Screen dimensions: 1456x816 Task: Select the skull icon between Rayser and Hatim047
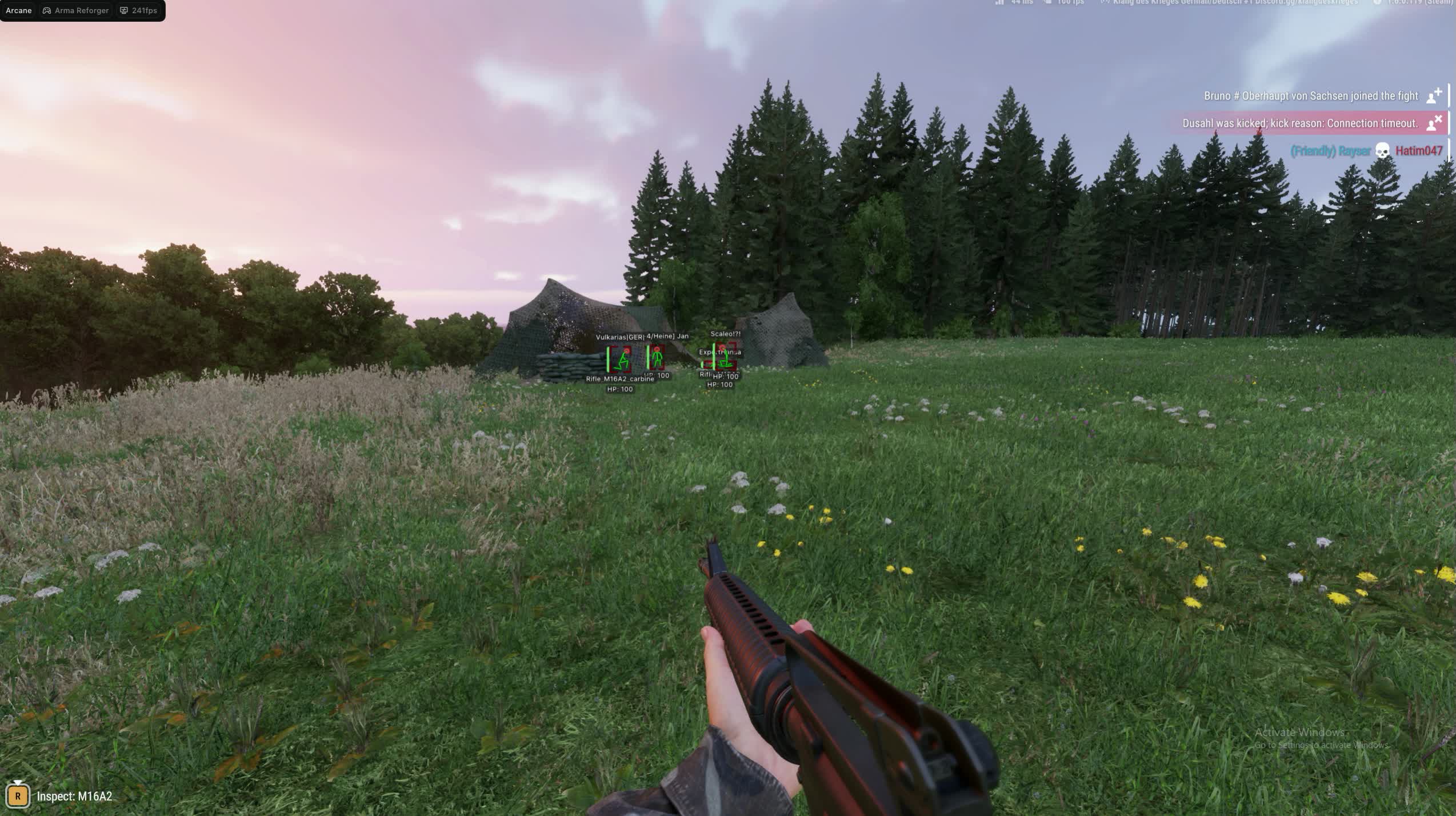pyautogui.click(x=1381, y=150)
